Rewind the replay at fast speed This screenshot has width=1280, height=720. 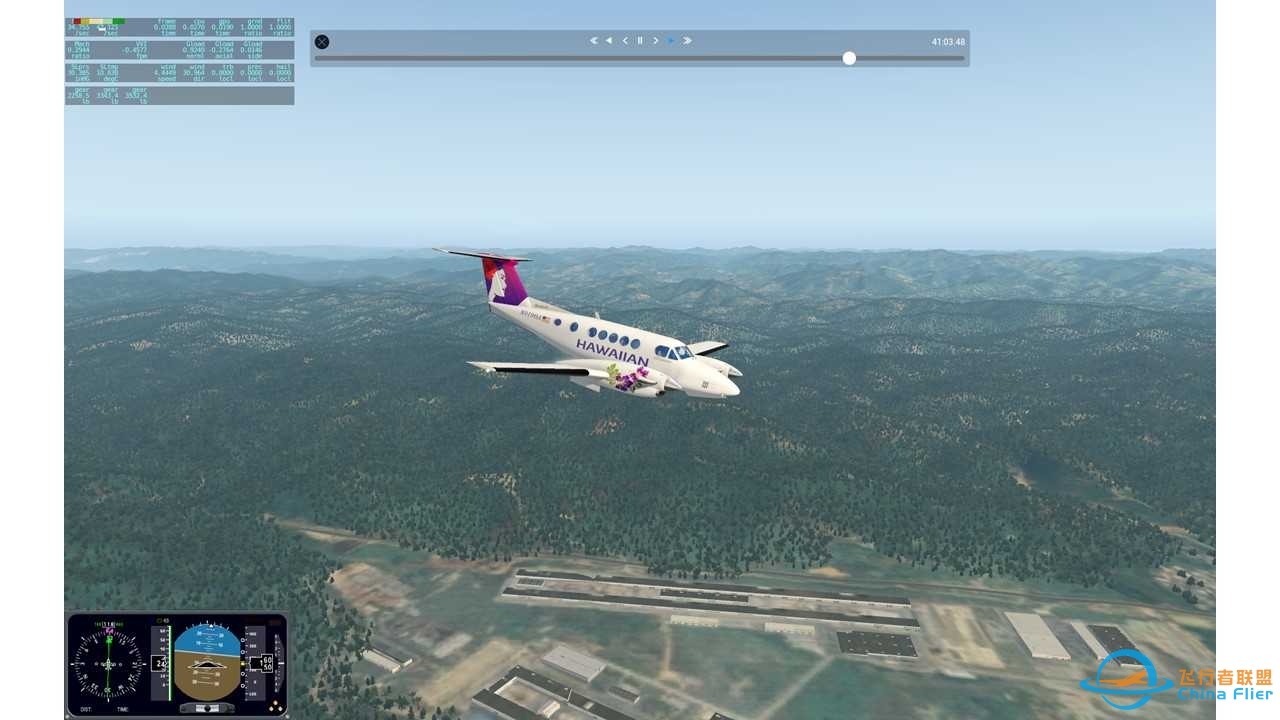click(593, 41)
